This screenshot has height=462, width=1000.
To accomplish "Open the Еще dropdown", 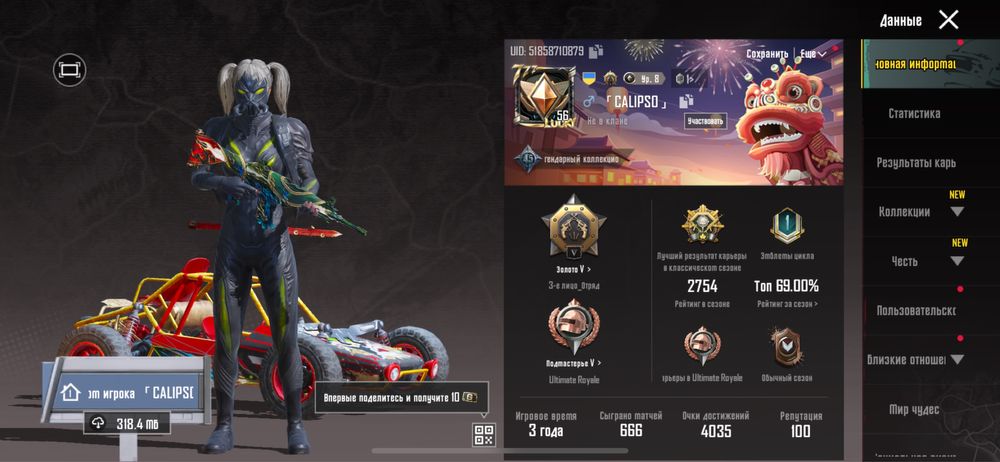I will [813, 53].
